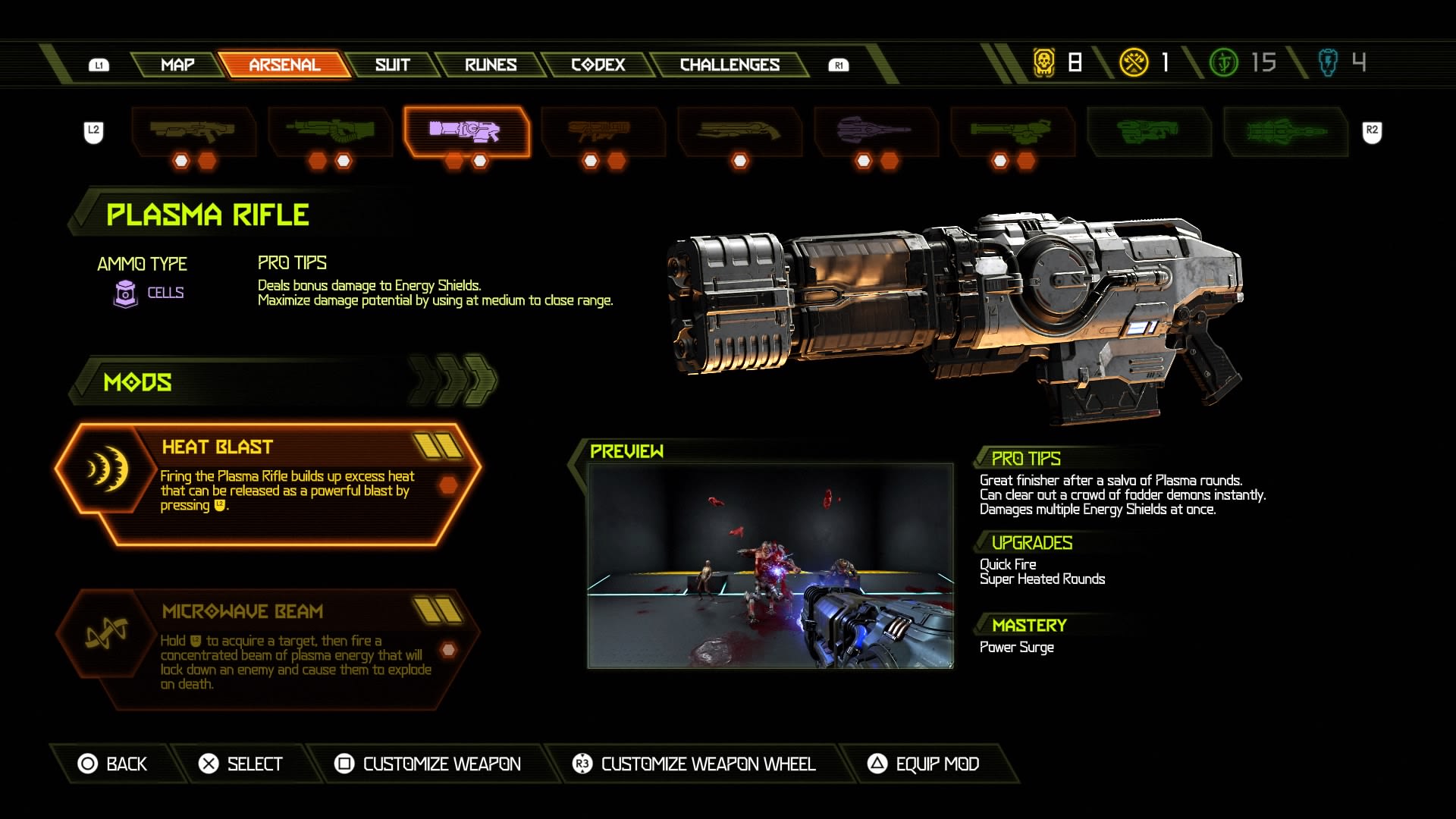Select the locked BFG weapon slot
The image size is (1456, 819).
point(1148,132)
